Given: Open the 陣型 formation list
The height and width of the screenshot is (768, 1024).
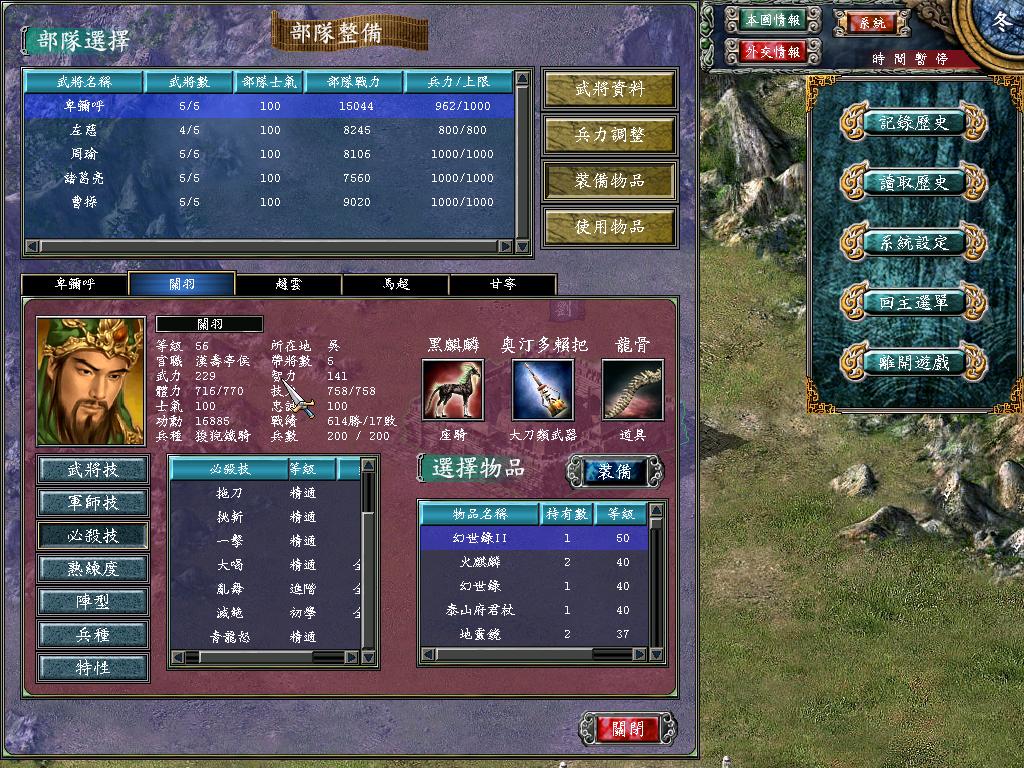Looking at the screenshot, I should point(93,601).
